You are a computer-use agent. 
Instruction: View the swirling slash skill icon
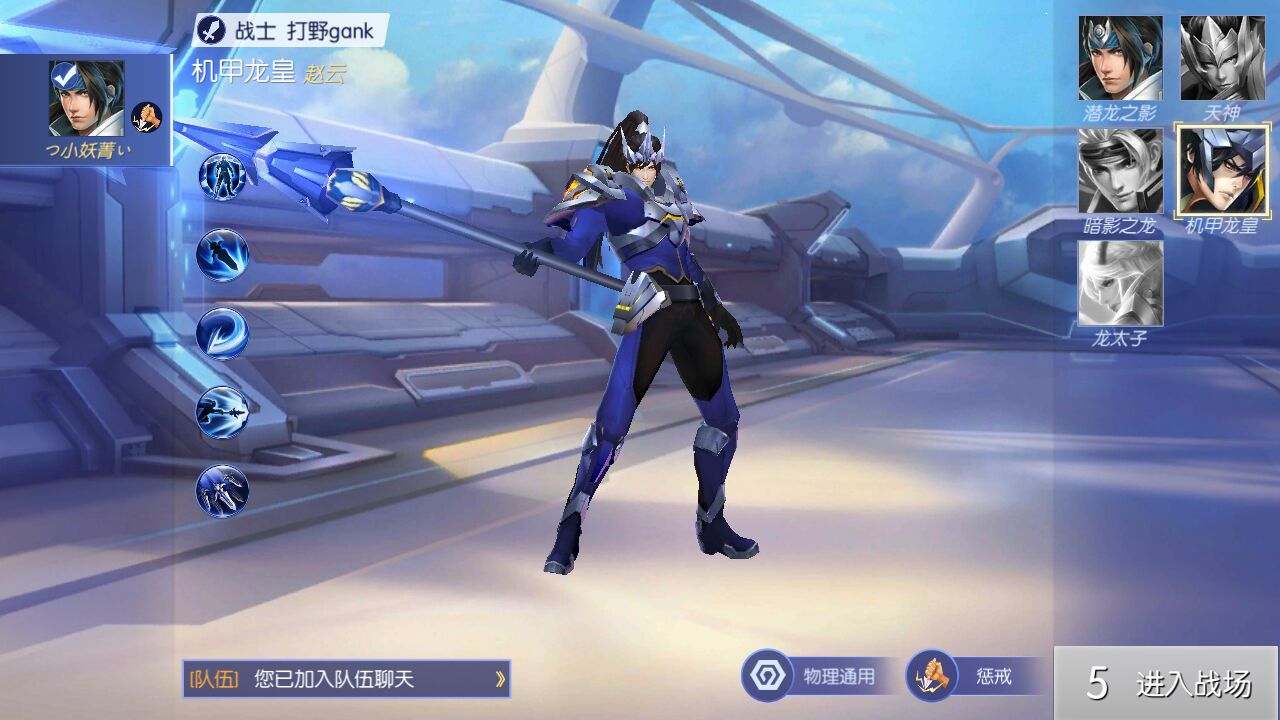pyautogui.click(x=222, y=333)
